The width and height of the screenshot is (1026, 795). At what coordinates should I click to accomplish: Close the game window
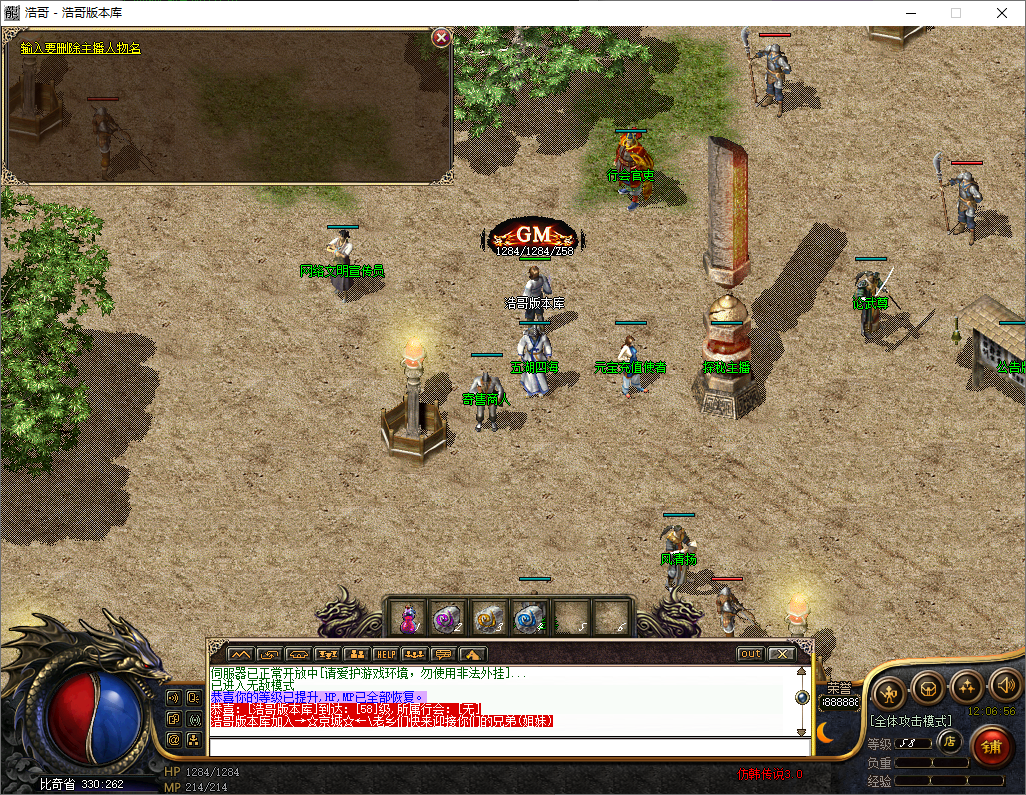coord(1002,13)
